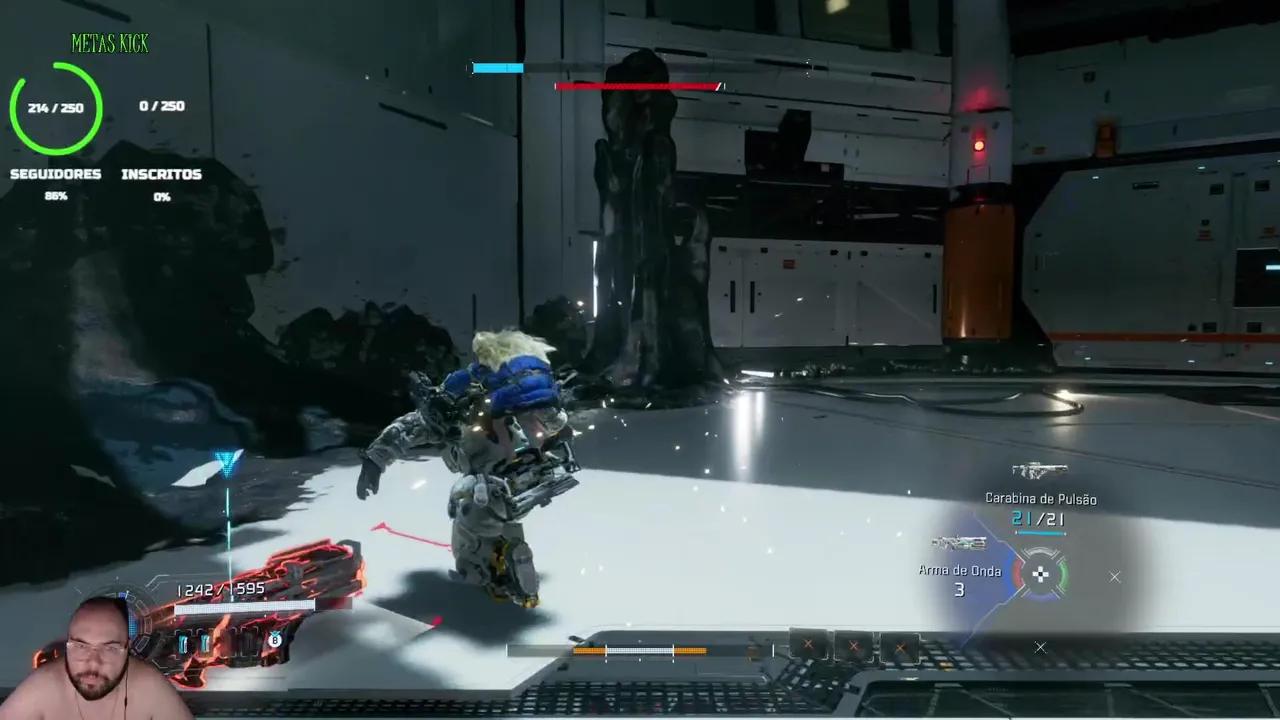Select the Carabina de Pulsão weapon icon
The height and width of the screenshot is (720, 1280).
tap(1039, 470)
